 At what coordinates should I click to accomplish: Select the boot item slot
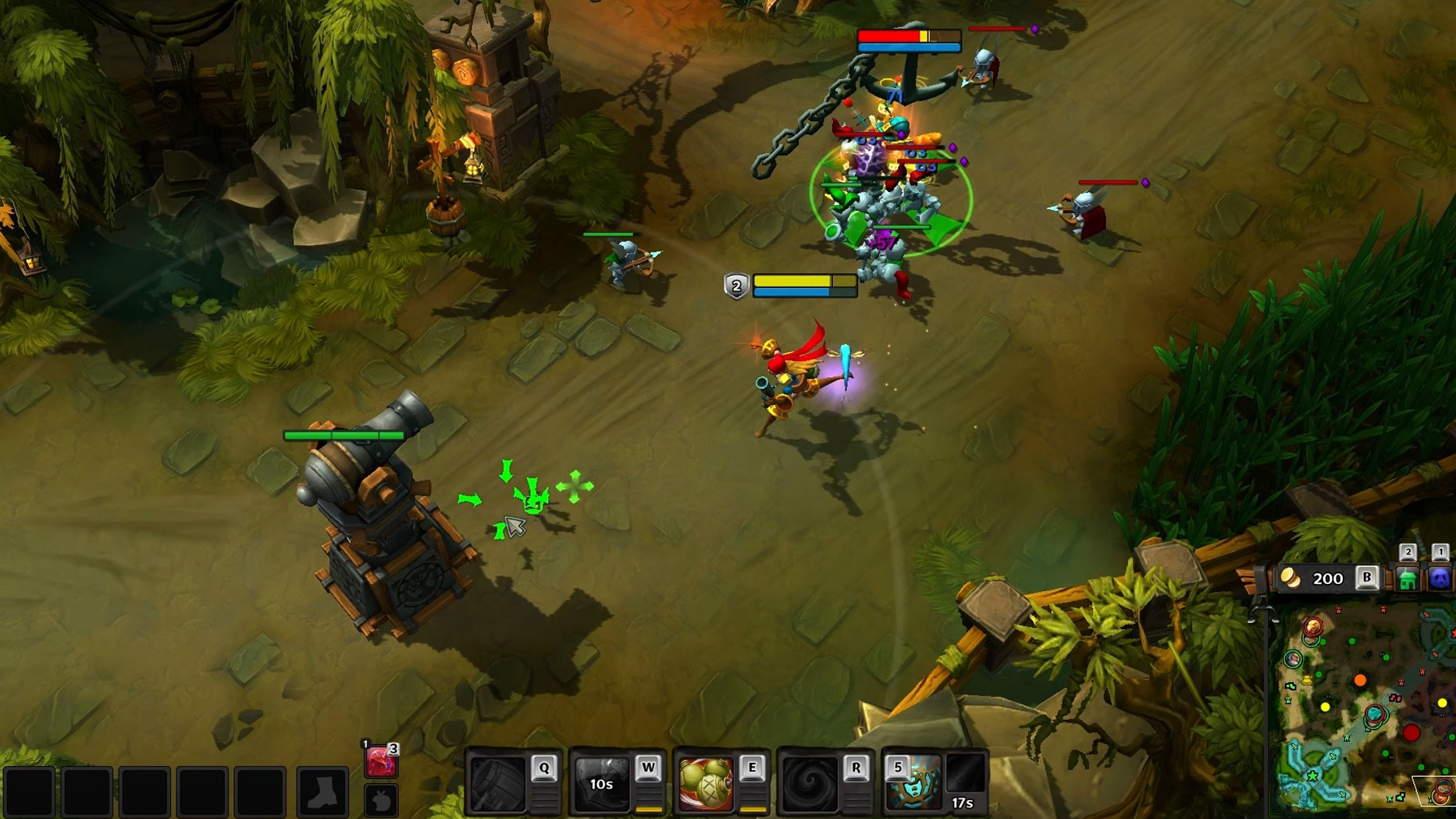click(x=322, y=792)
